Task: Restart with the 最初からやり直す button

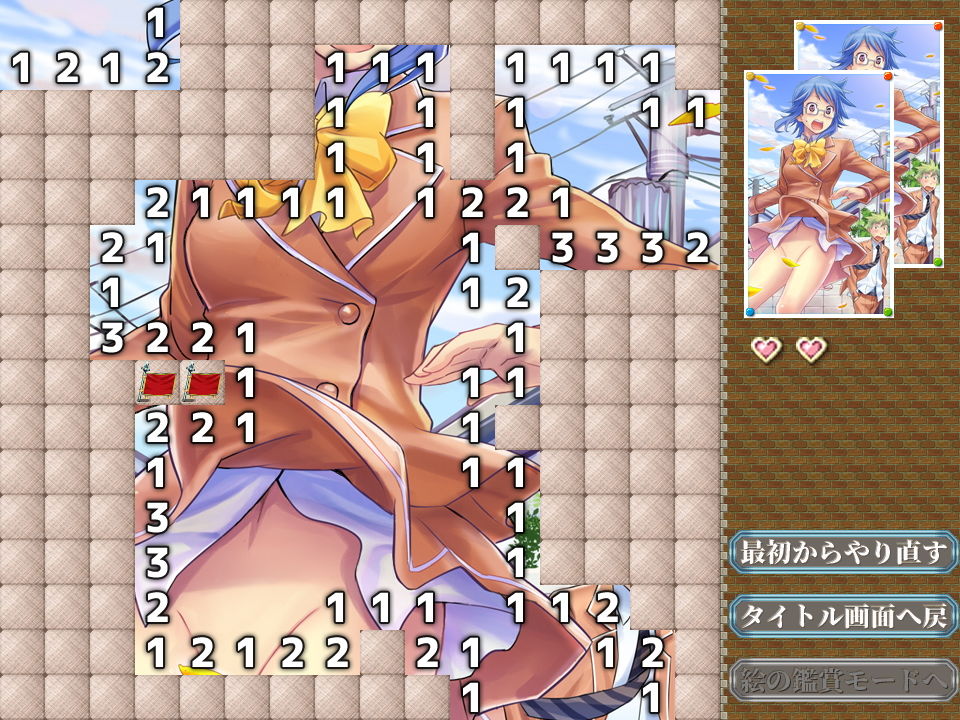Action: coord(843,553)
